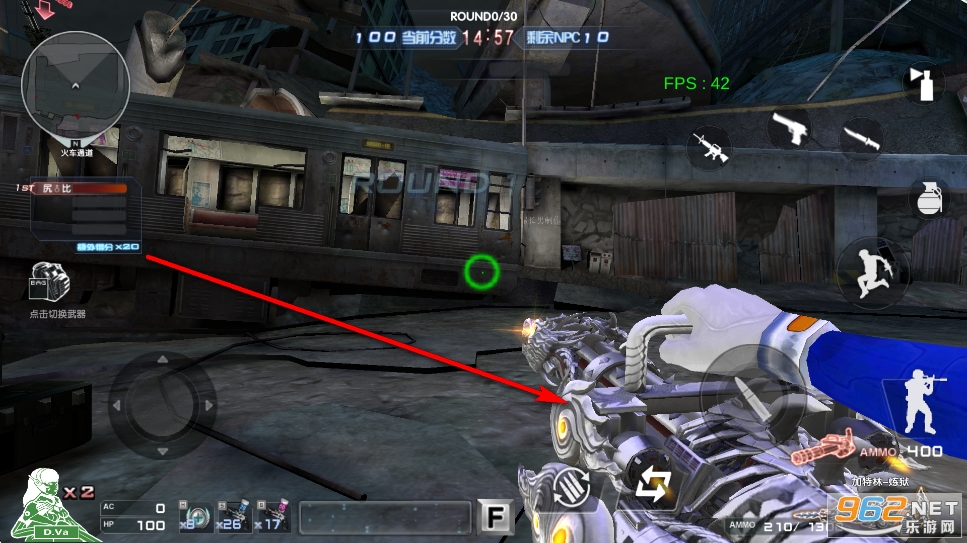967x543 pixels.
Task: Select the rifle weapon icon
Action: pos(708,148)
